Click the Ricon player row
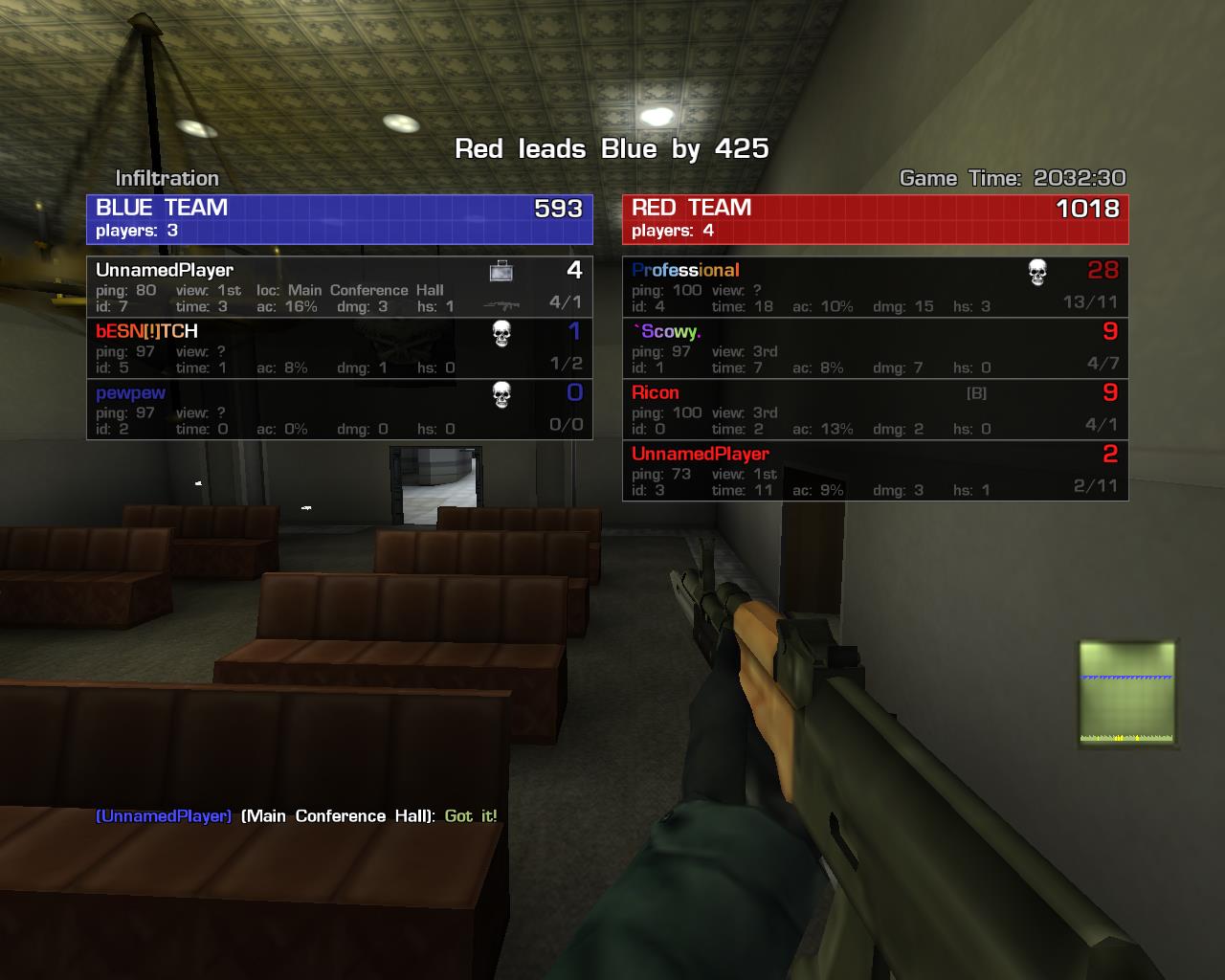The width and height of the screenshot is (1225, 980). pos(875,410)
